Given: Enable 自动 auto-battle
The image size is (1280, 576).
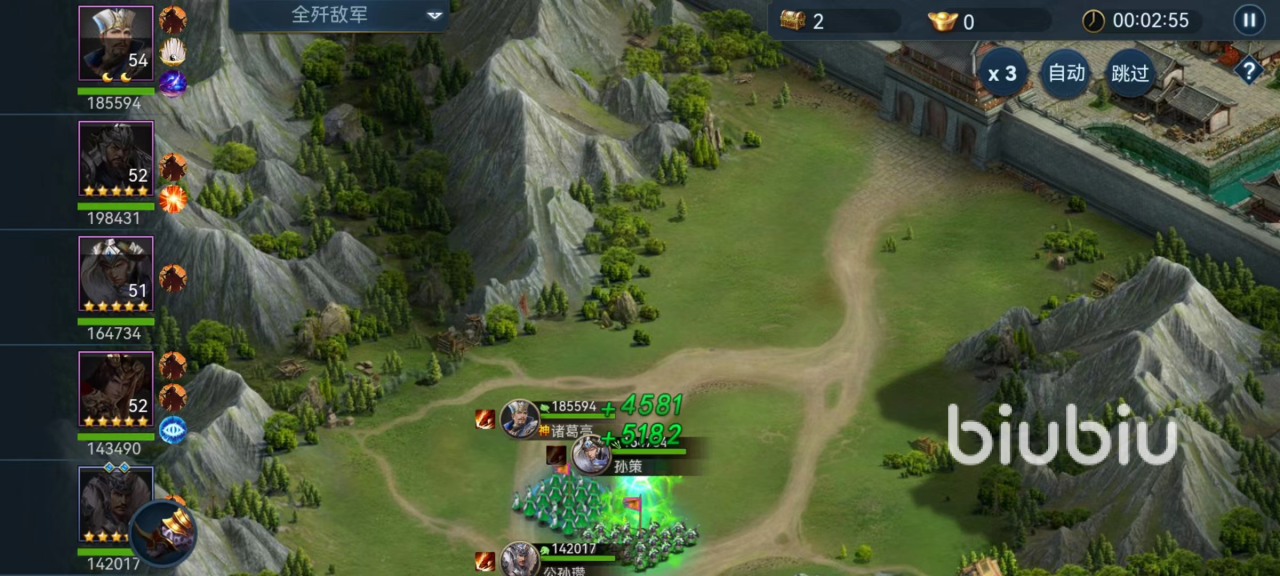Looking at the screenshot, I should tap(1065, 73).
